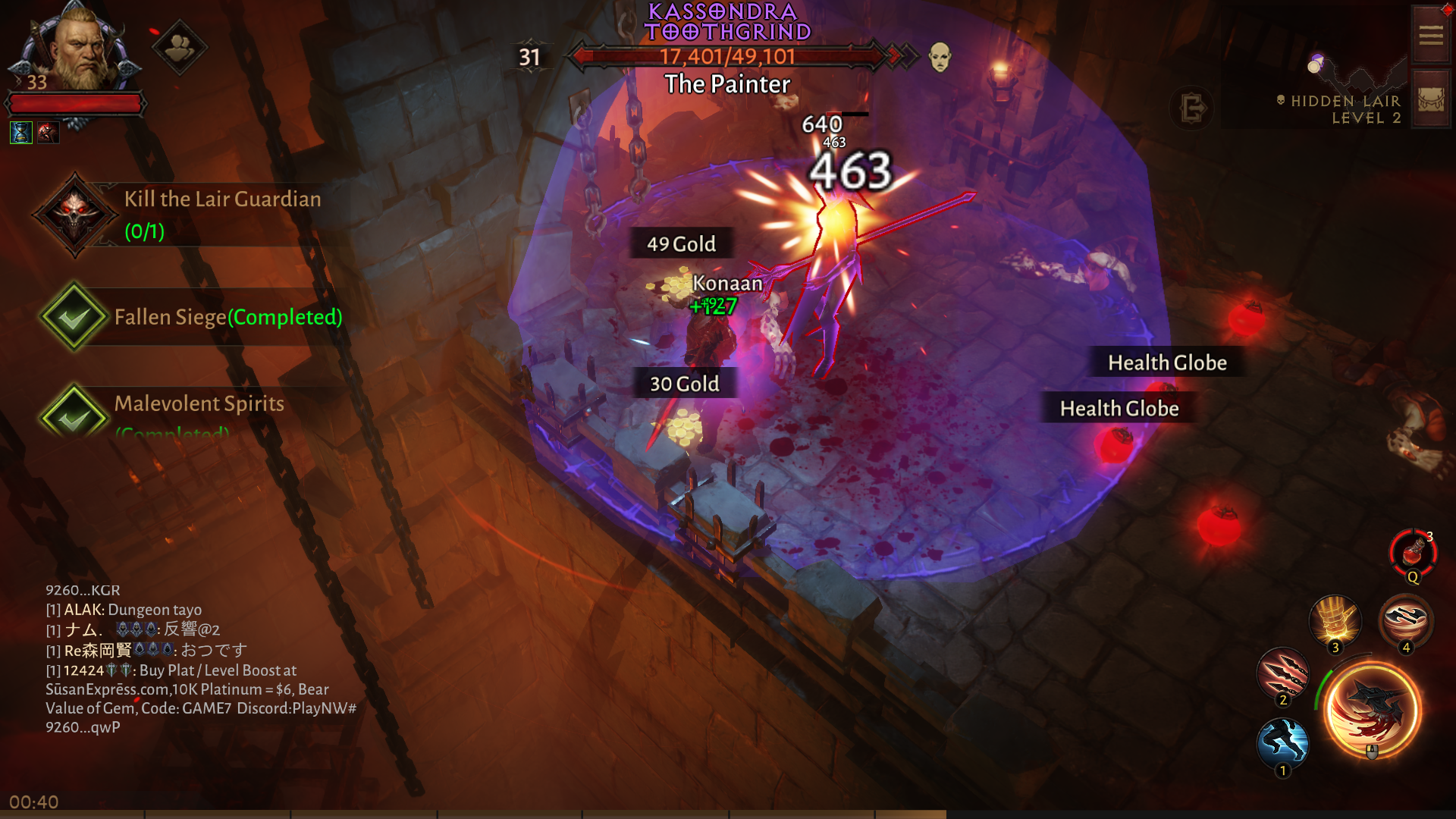
Task: Use the blade skill in slot 2
Action: pyautogui.click(x=1285, y=674)
